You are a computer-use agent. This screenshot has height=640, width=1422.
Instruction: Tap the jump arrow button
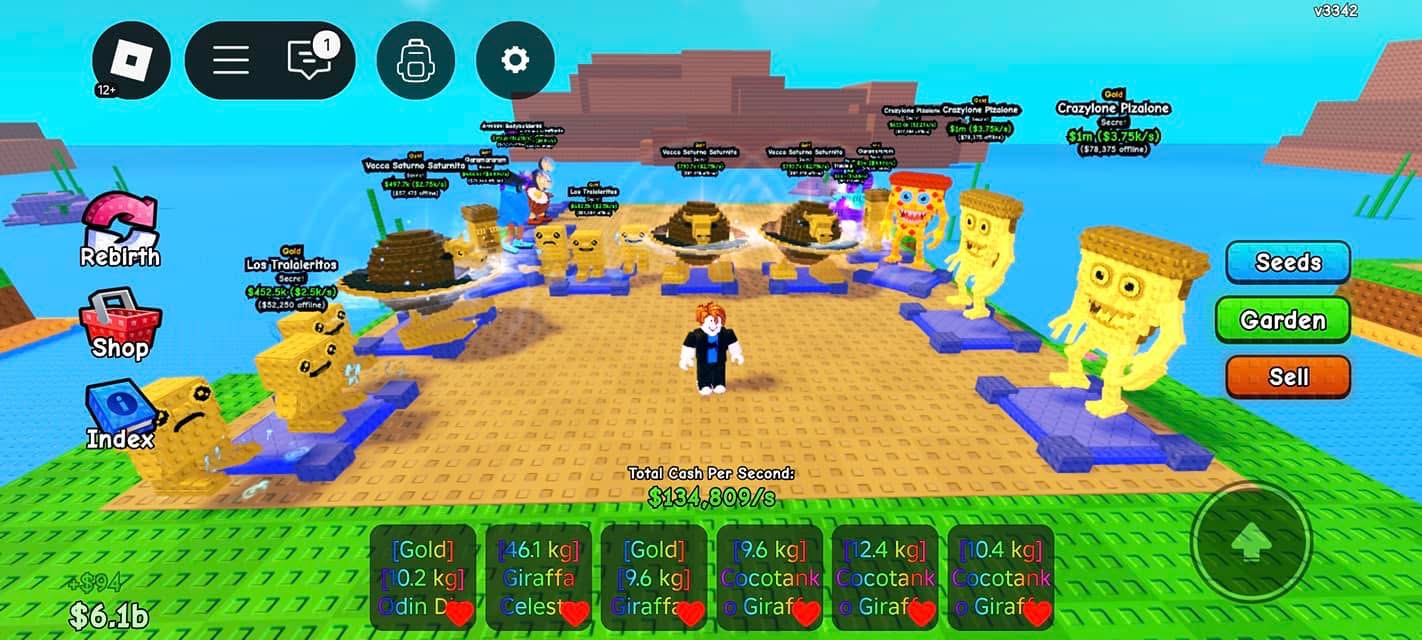(x=1250, y=543)
